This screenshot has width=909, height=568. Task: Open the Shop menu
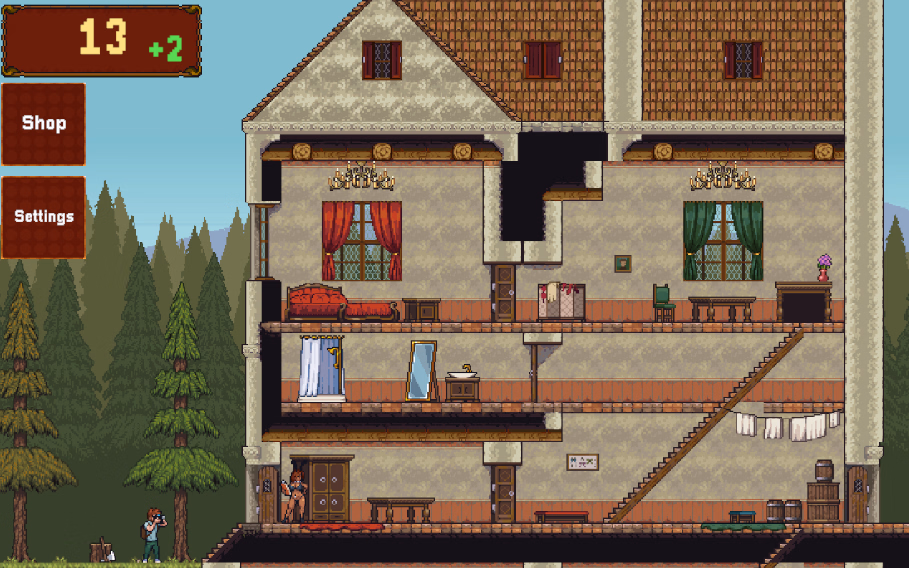point(44,124)
